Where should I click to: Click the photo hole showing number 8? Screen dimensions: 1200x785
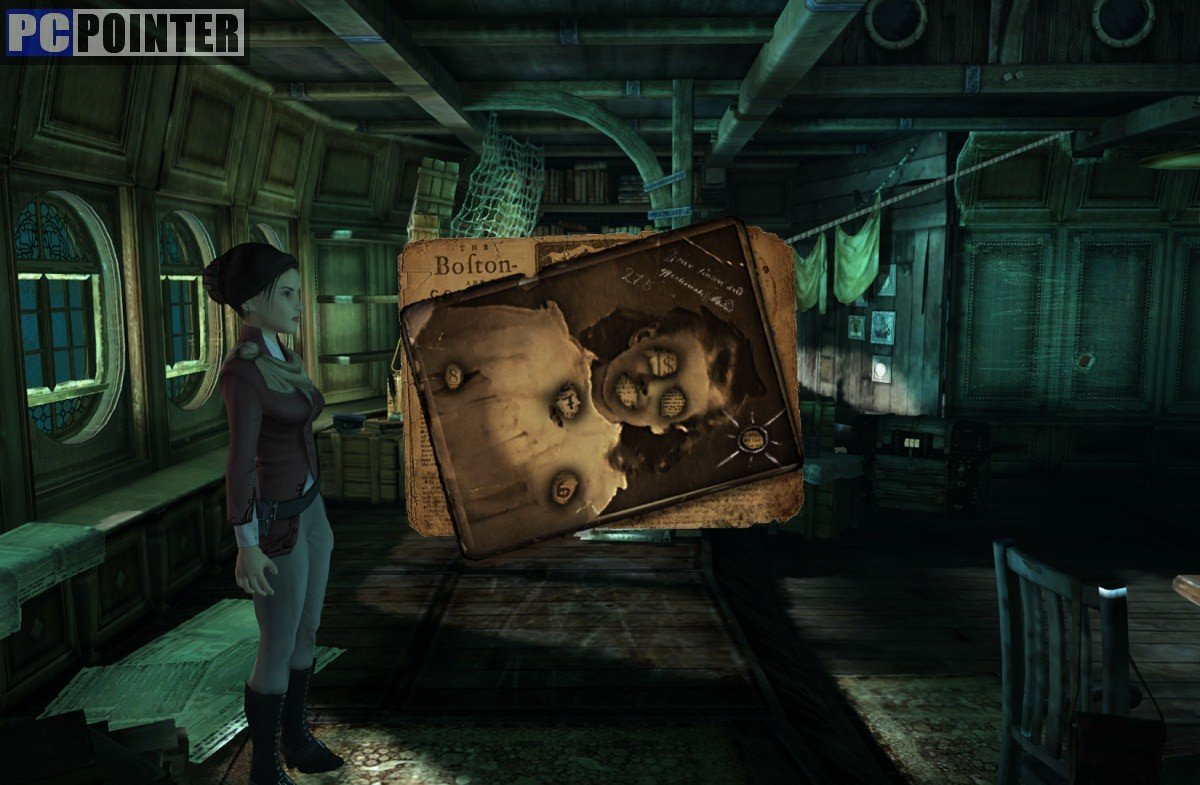tap(452, 377)
